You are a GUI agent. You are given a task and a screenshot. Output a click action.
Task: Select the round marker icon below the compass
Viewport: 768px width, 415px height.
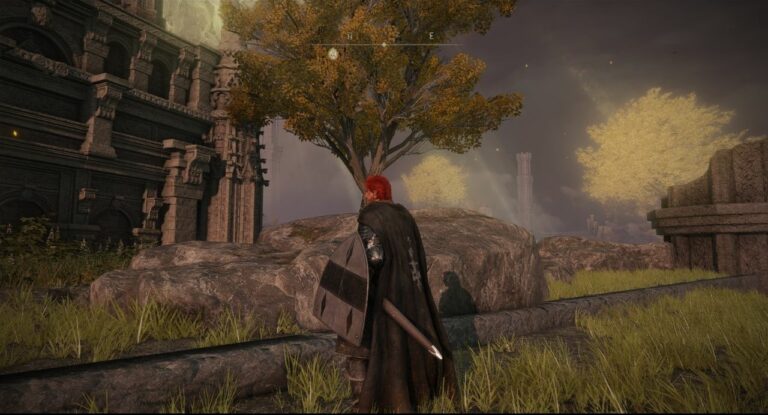pos(333,53)
